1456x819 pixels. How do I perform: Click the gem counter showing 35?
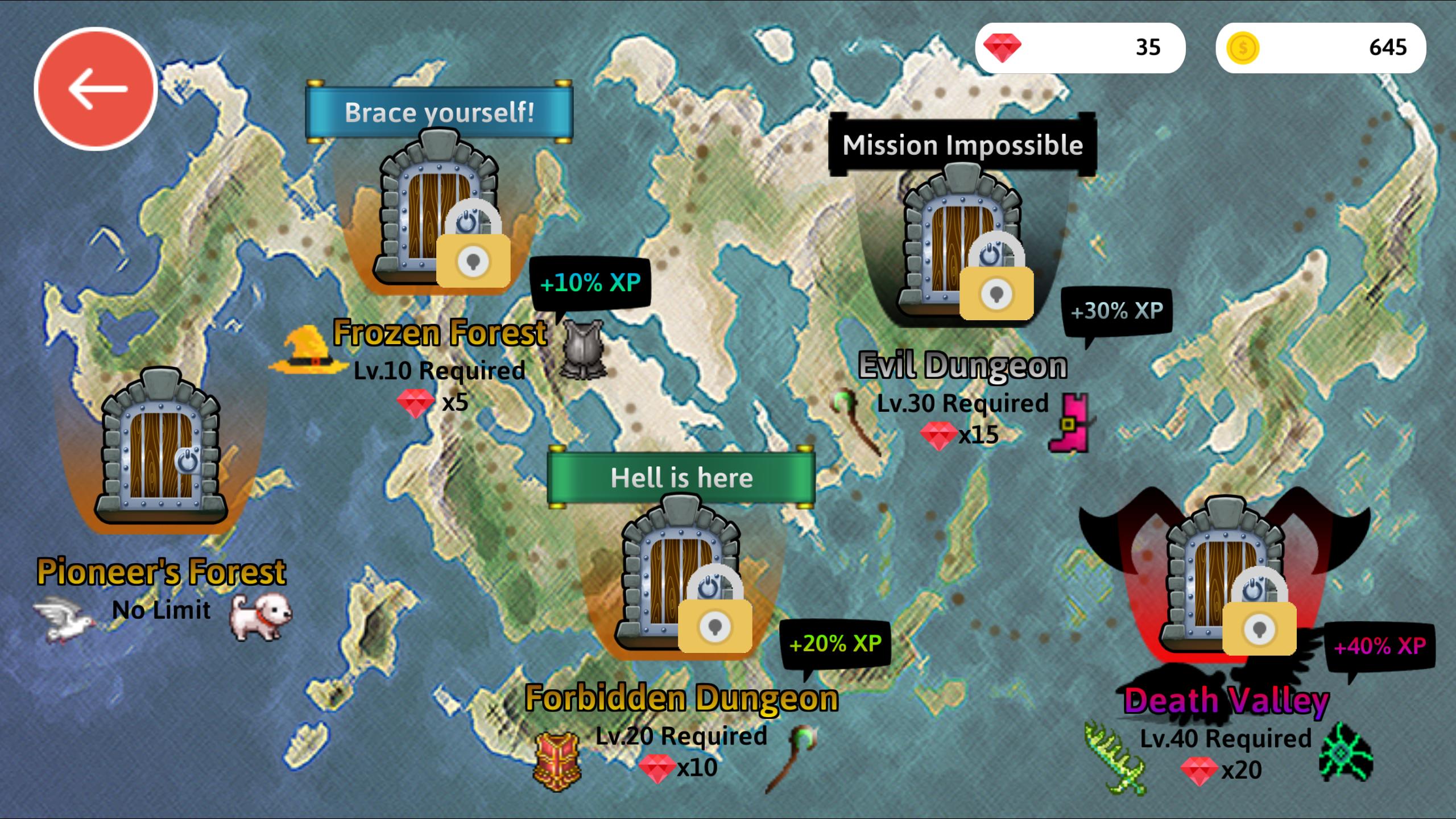click(1082, 48)
